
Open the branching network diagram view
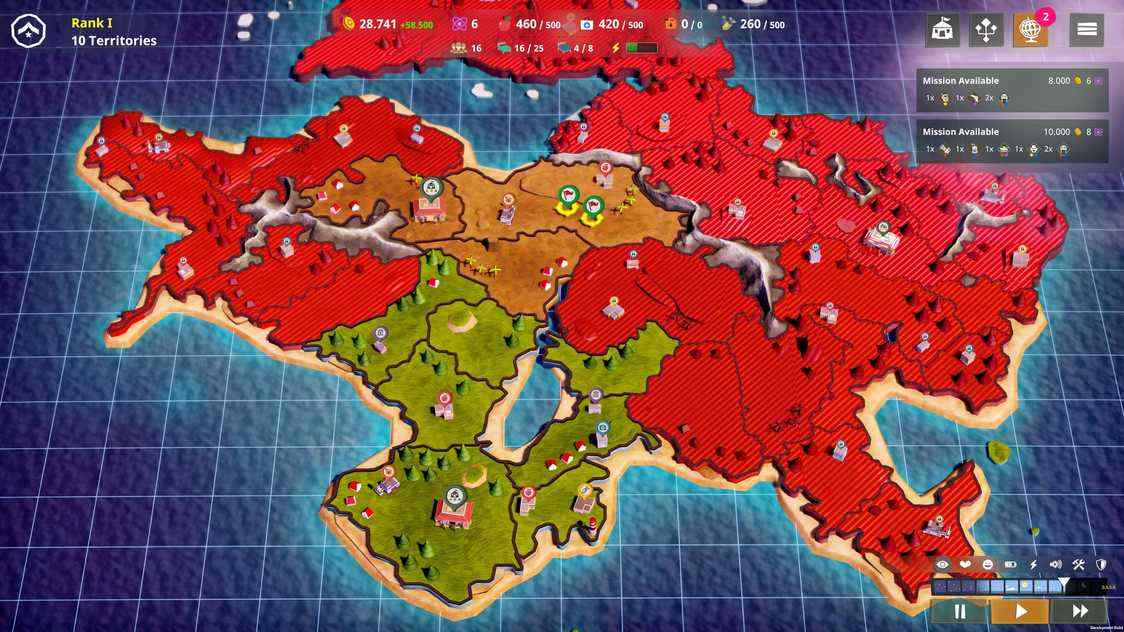[x=986, y=30]
